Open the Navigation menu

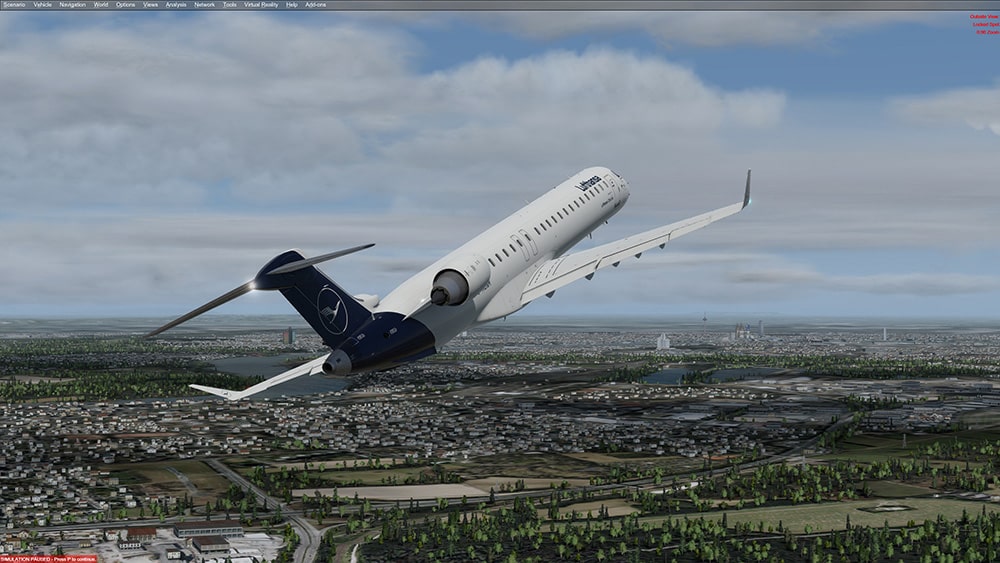[x=72, y=4]
